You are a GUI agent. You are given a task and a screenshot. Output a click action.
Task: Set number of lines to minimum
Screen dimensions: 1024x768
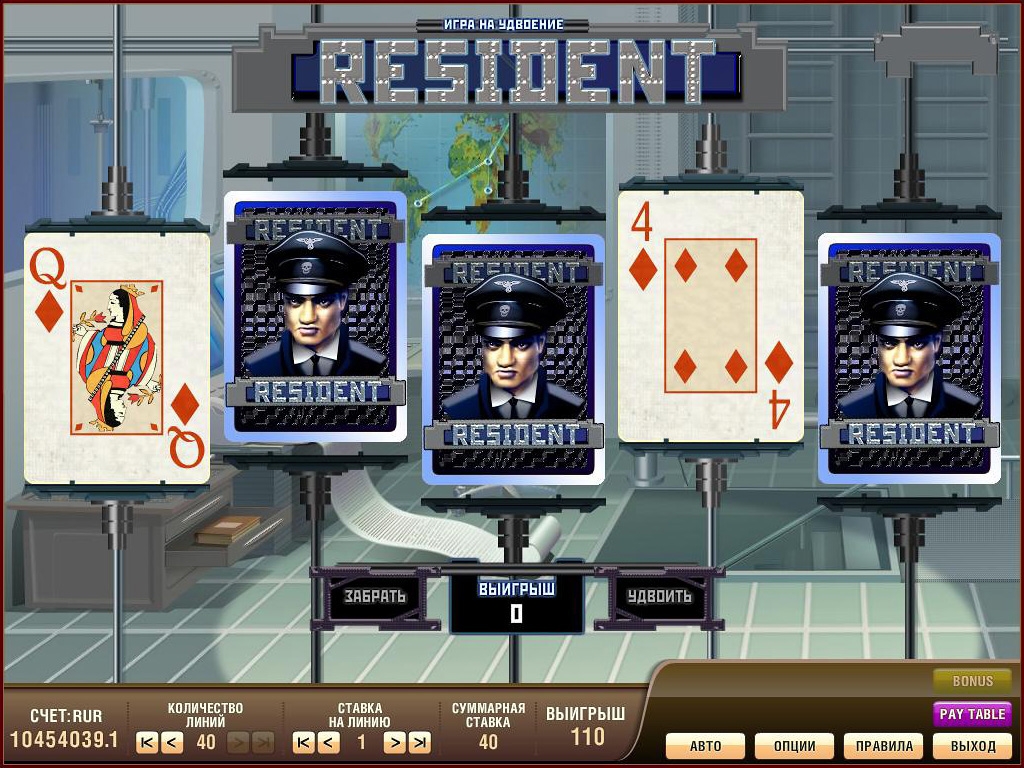146,742
